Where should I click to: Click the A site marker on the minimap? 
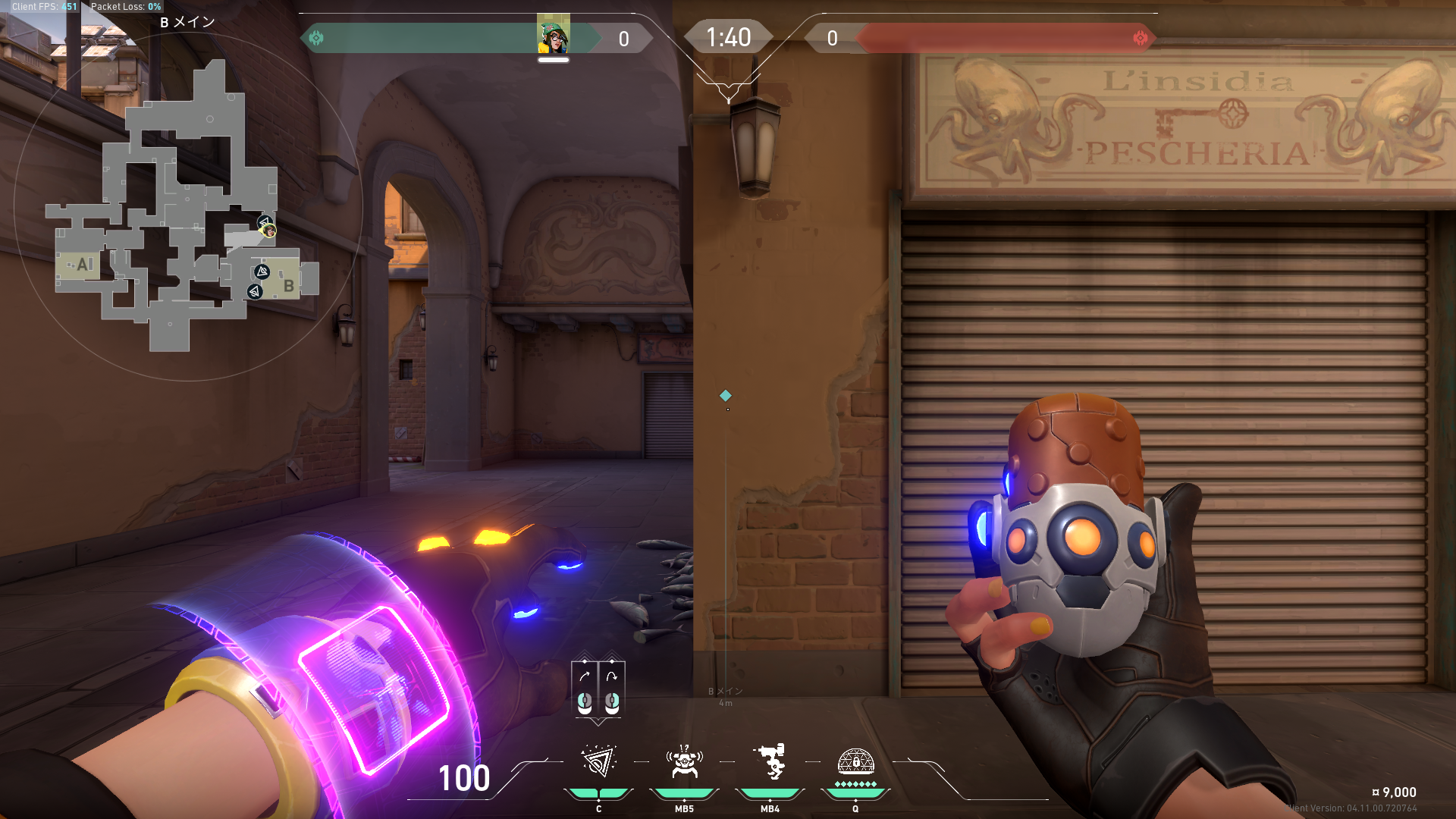[x=83, y=265]
